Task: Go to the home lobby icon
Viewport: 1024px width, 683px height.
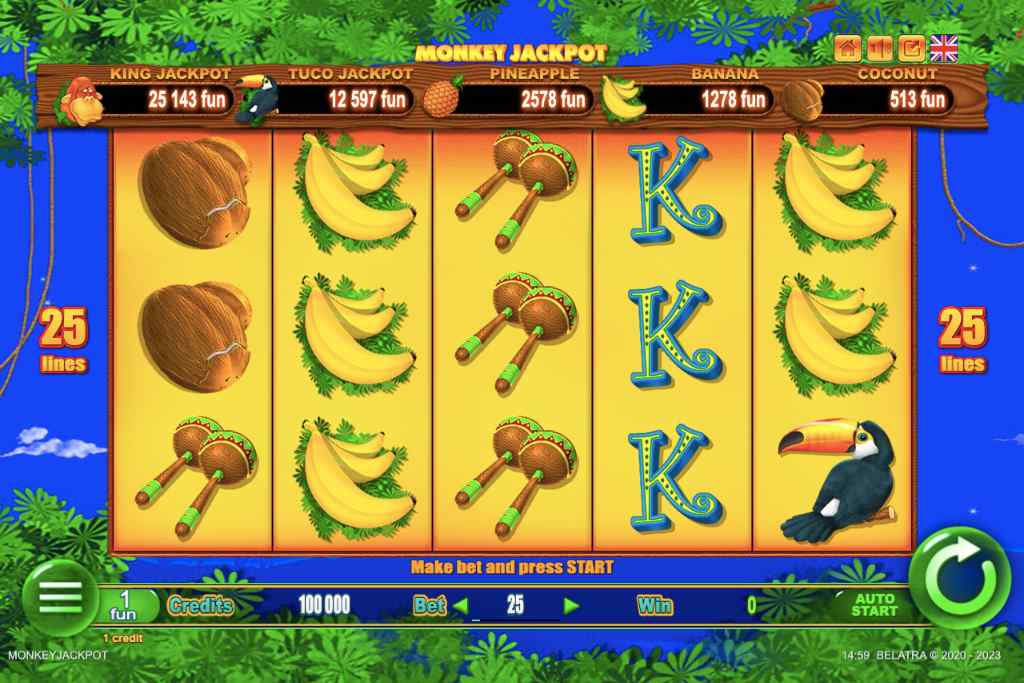Action: 848,47
